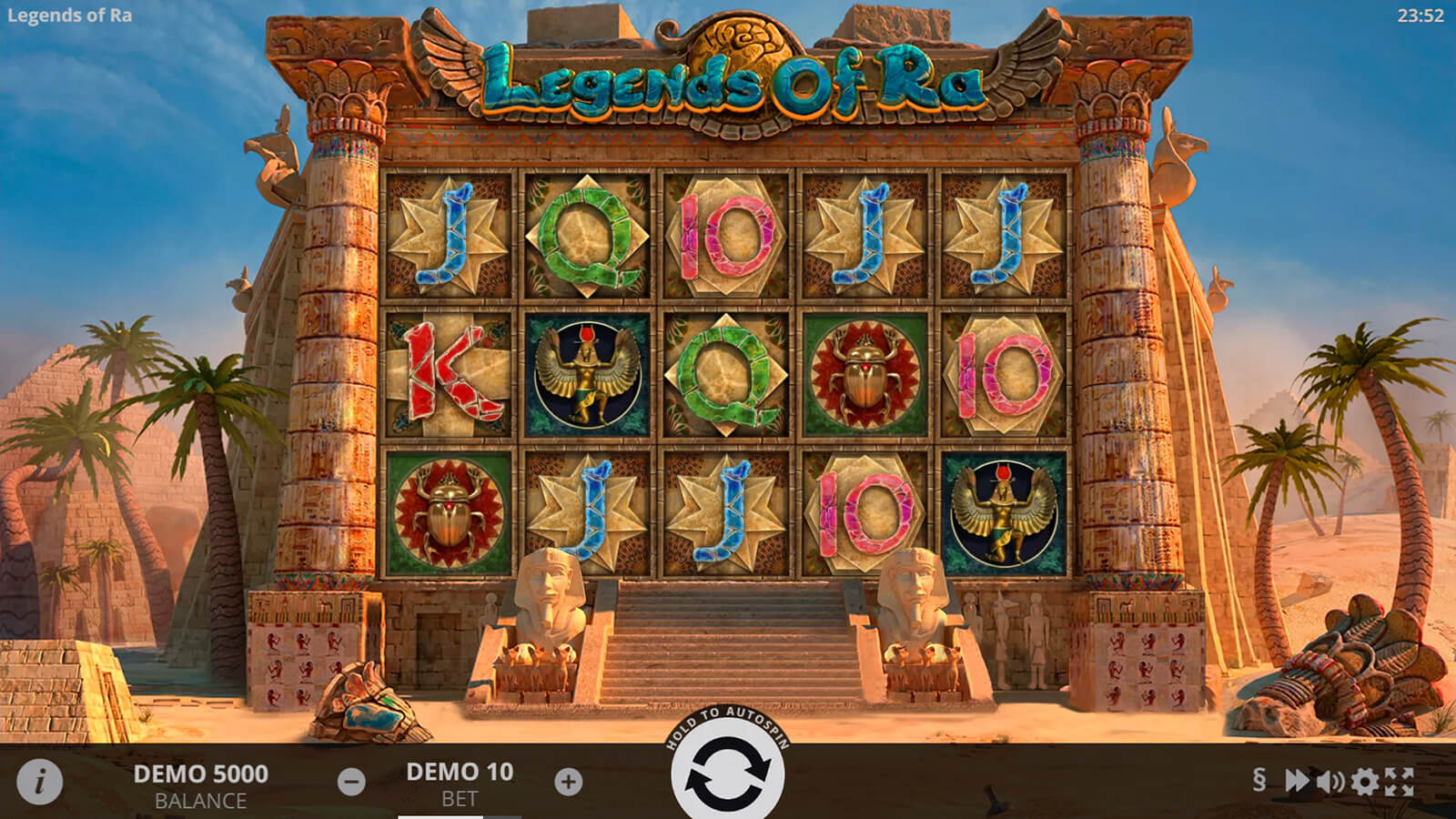The width and height of the screenshot is (1456, 819).
Task: Enter fullscreen with the expand arrows icon
Action: pyautogui.click(x=1399, y=781)
